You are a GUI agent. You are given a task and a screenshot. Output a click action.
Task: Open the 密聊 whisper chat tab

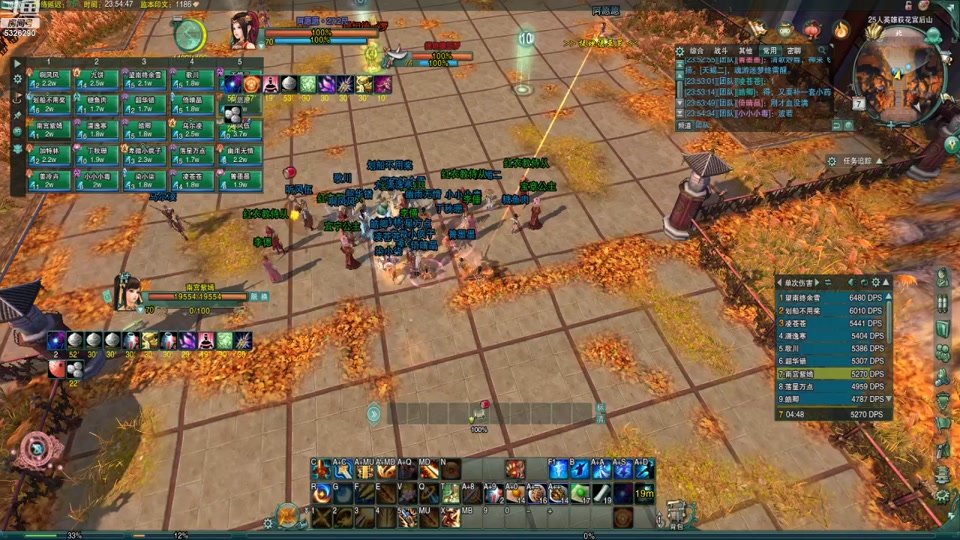tap(793, 50)
